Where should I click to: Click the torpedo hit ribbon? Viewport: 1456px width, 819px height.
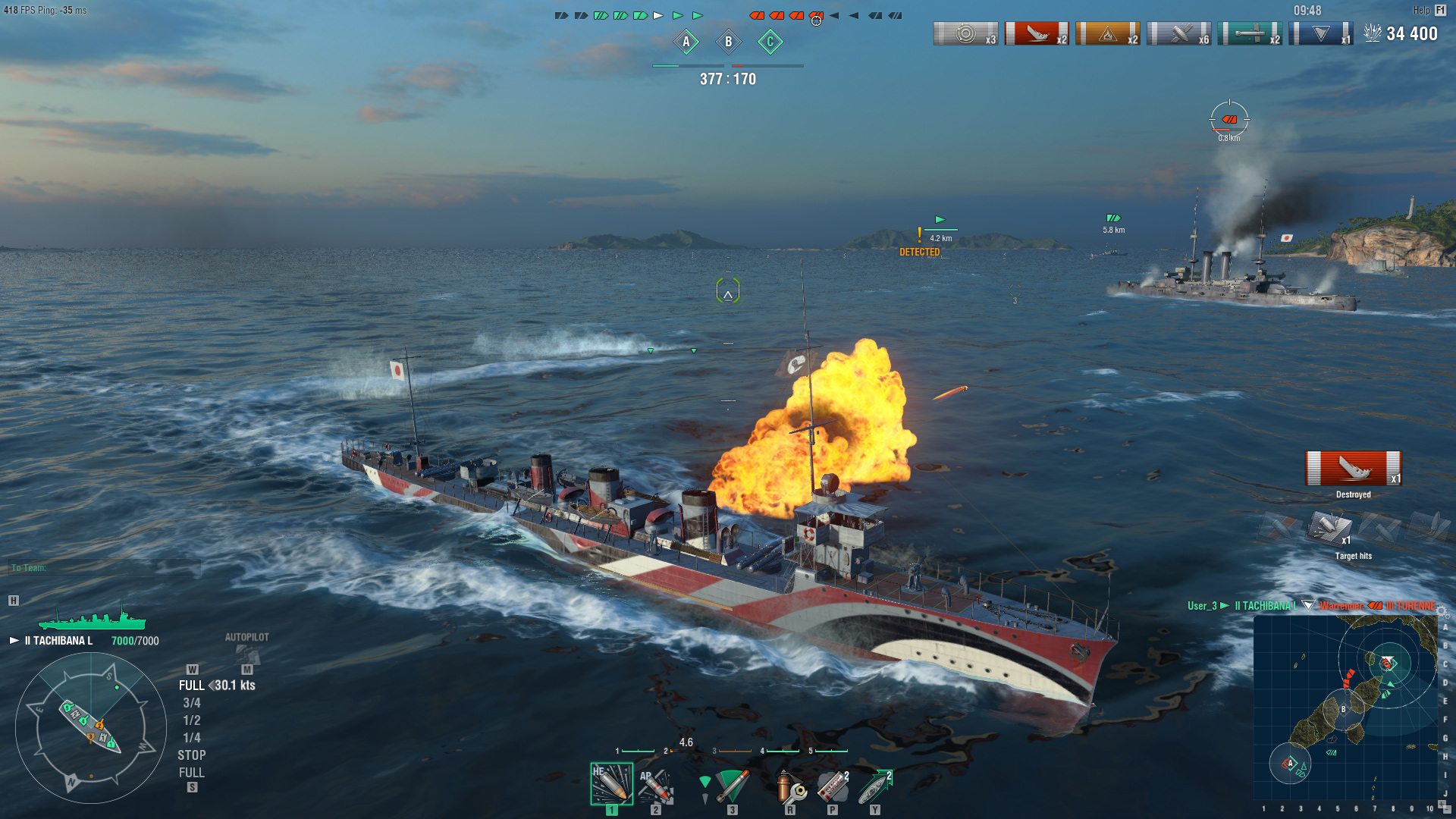[1250, 34]
